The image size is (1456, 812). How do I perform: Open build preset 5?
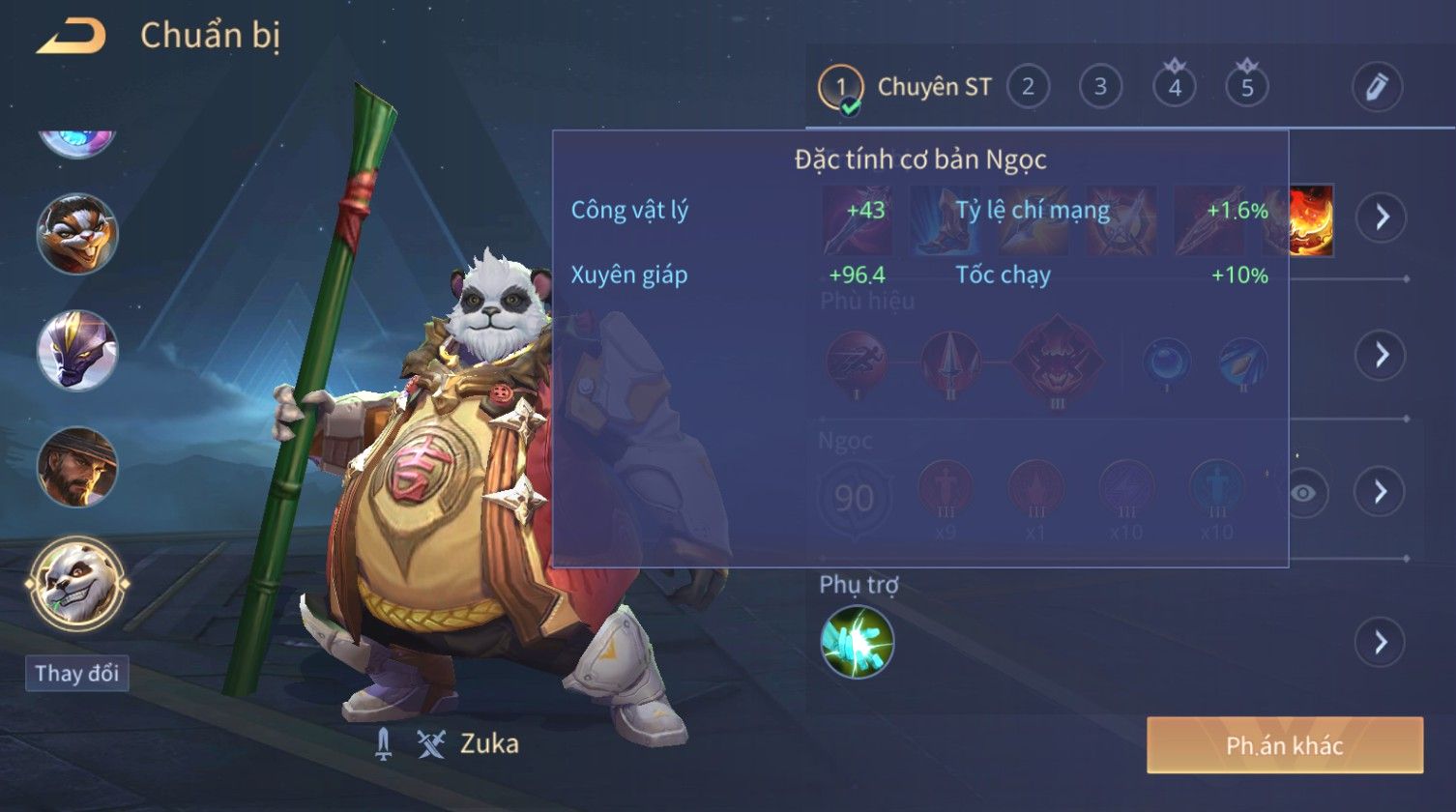[x=1246, y=87]
